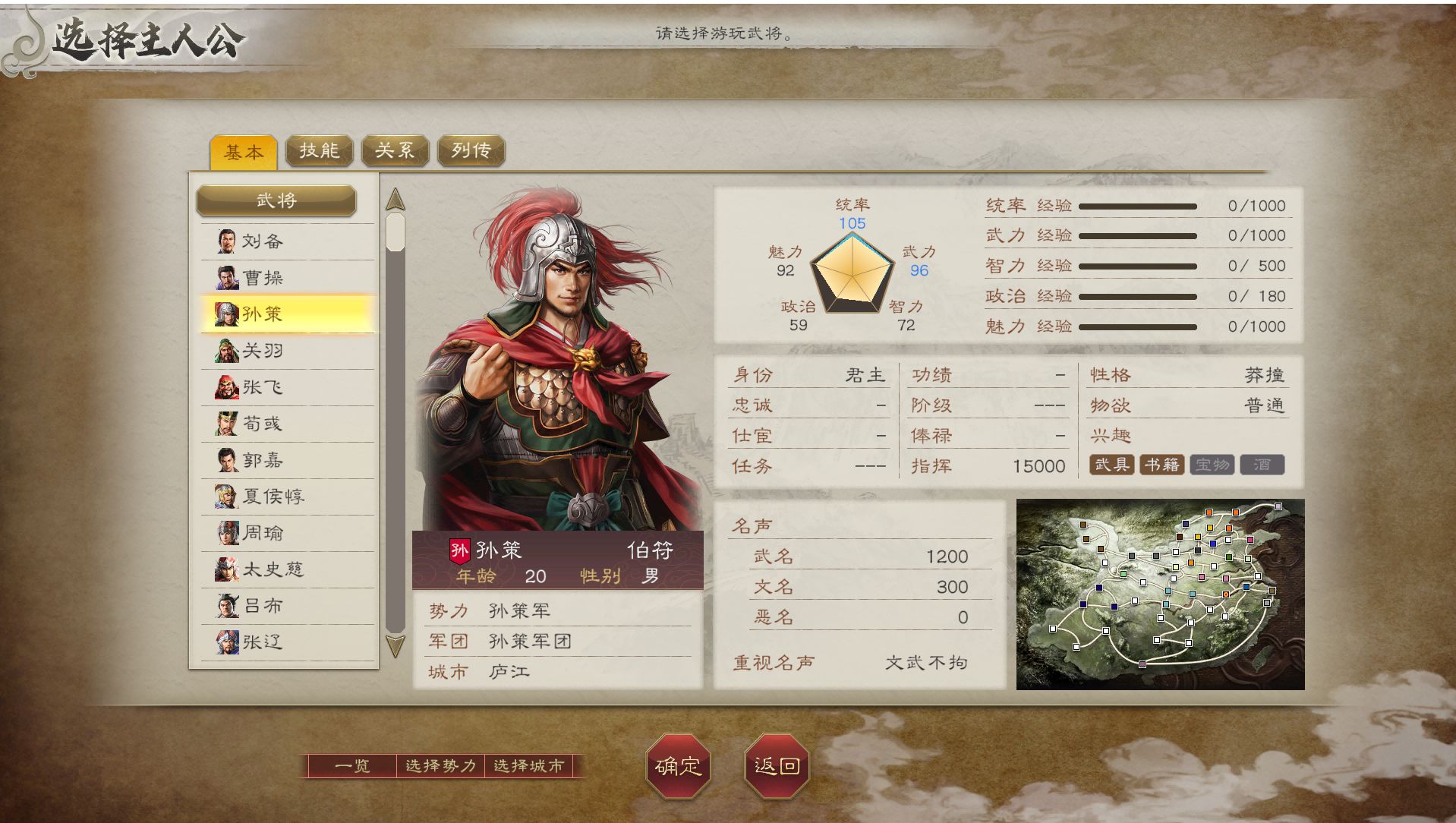Switch to the 技能 tab
Screen dimensions: 1456x823
tap(319, 150)
